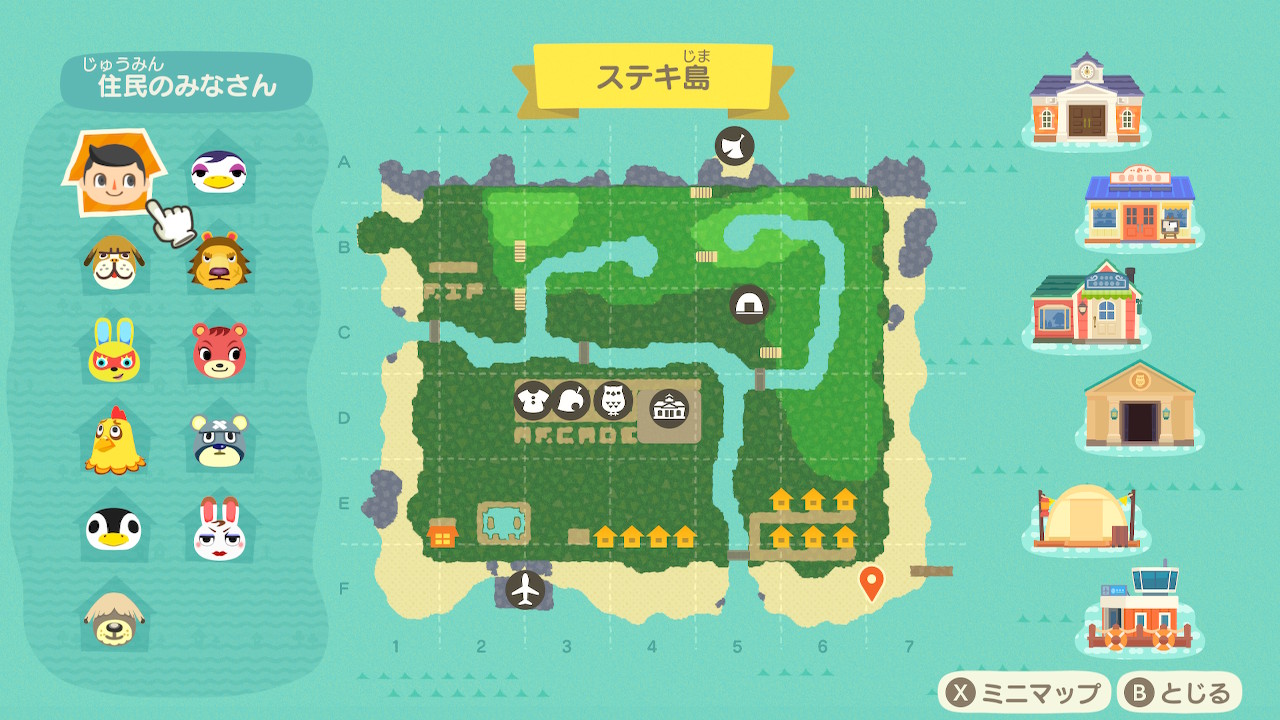Select the player character resident portrait
The height and width of the screenshot is (720, 1280).
[113, 172]
